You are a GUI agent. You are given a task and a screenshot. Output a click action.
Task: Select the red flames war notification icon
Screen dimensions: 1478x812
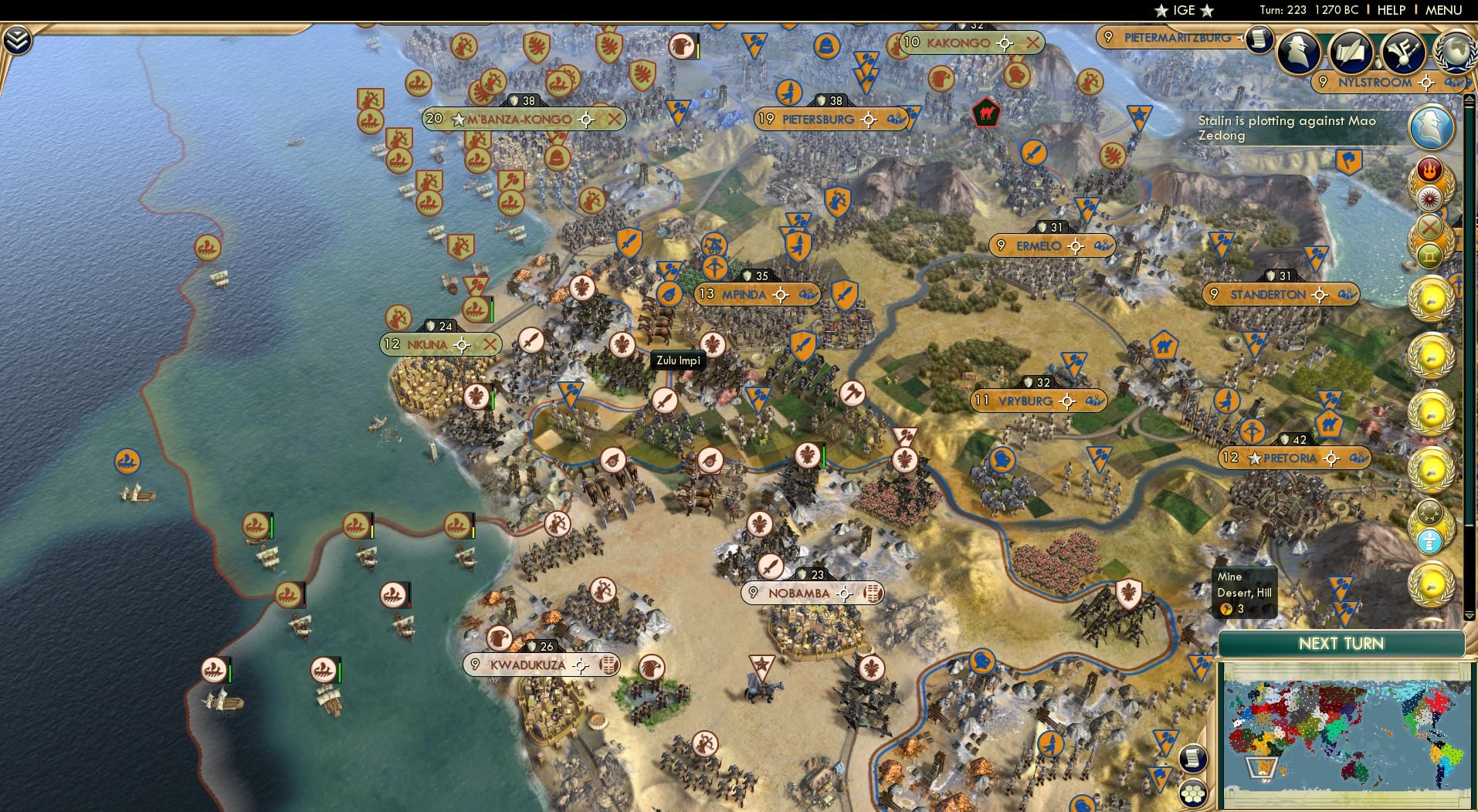(1429, 168)
